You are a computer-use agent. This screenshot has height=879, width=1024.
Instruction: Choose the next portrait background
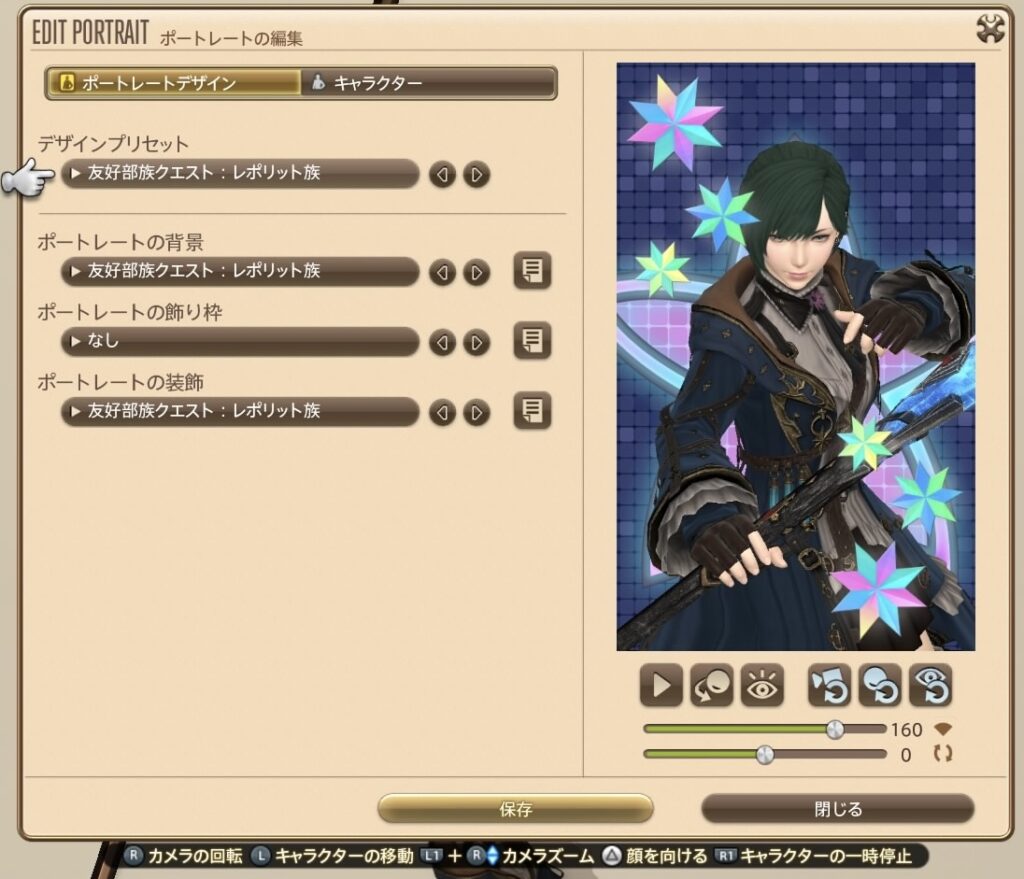tap(477, 272)
